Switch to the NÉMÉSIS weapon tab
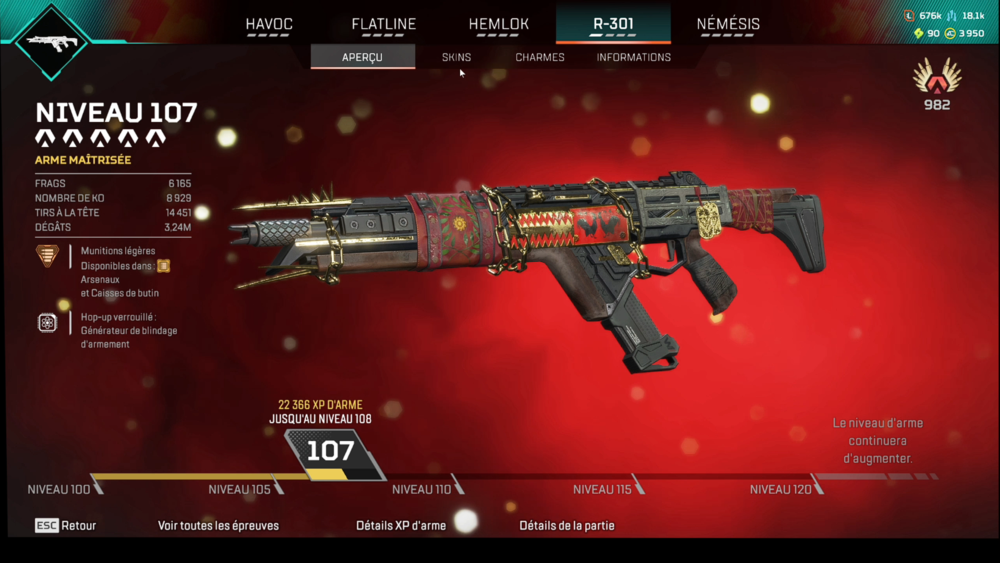The height and width of the screenshot is (563, 1000). pos(728,24)
